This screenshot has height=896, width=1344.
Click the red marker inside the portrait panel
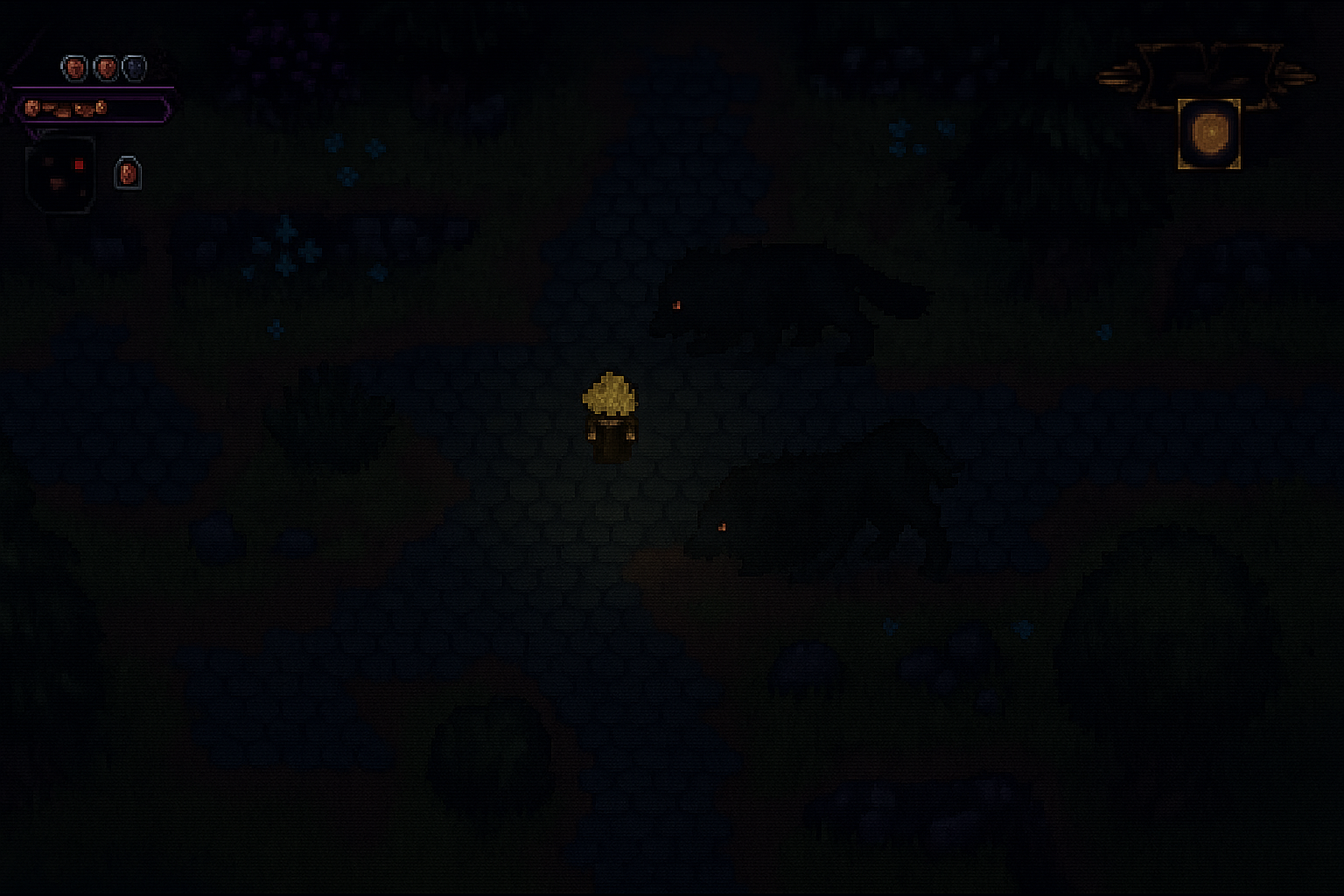click(79, 164)
